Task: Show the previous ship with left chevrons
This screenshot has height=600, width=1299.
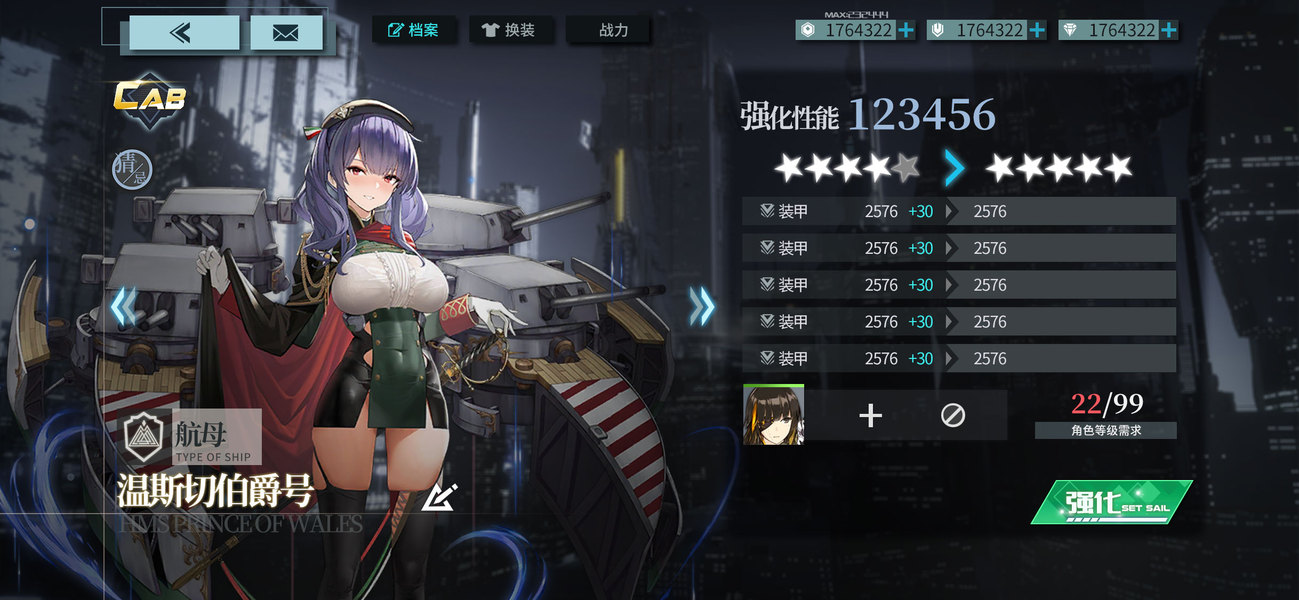Action: click(122, 306)
